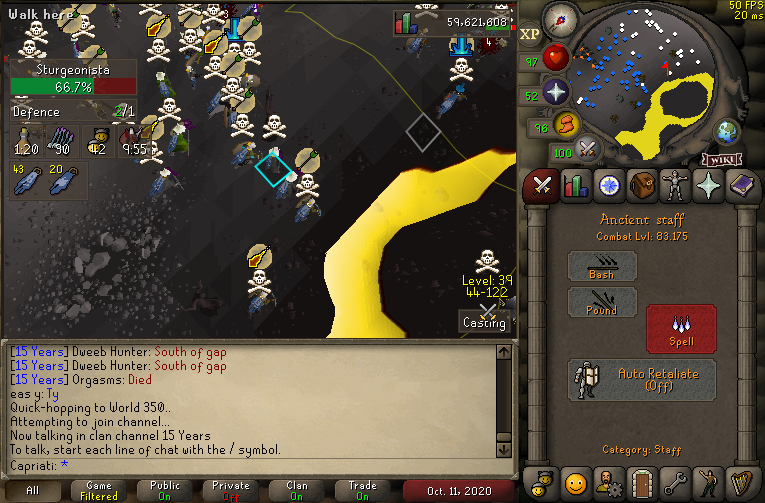Activate the special attack crossed-swords orb
The height and width of the screenshot is (503, 765).
pos(588,150)
